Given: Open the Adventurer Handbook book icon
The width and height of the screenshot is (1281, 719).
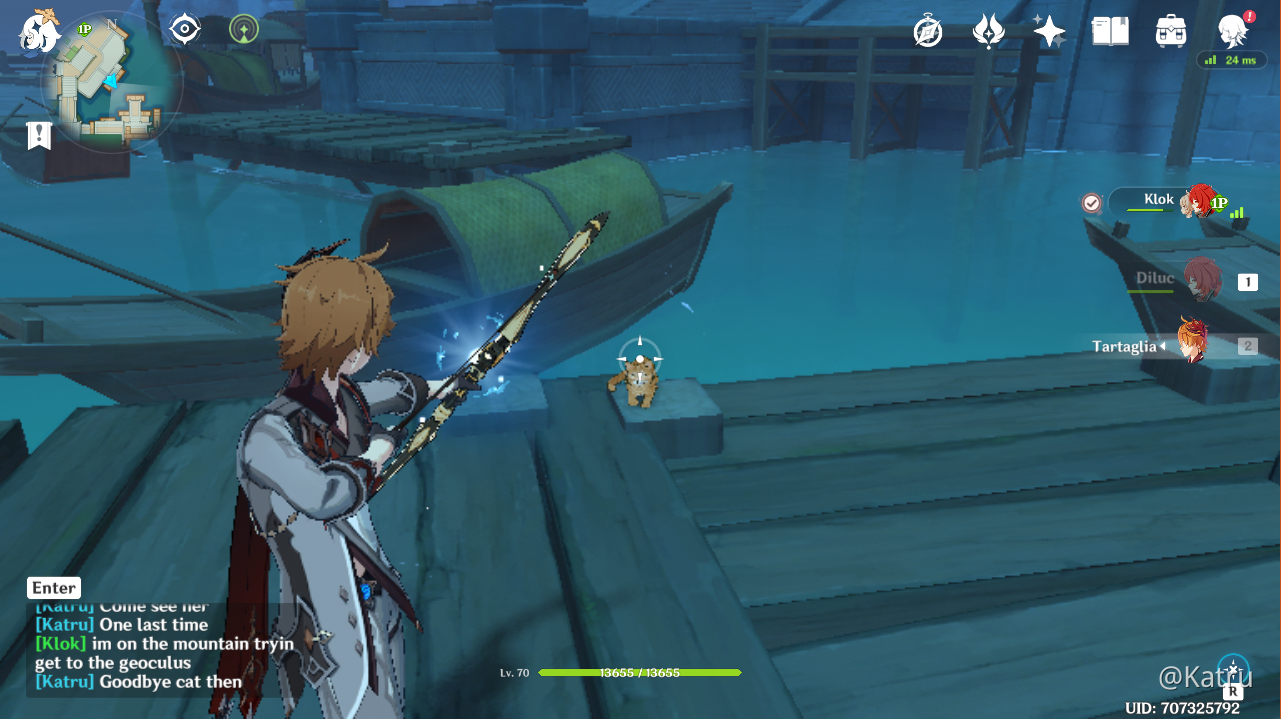Looking at the screenshot, I should click(x=1110, y=32).
